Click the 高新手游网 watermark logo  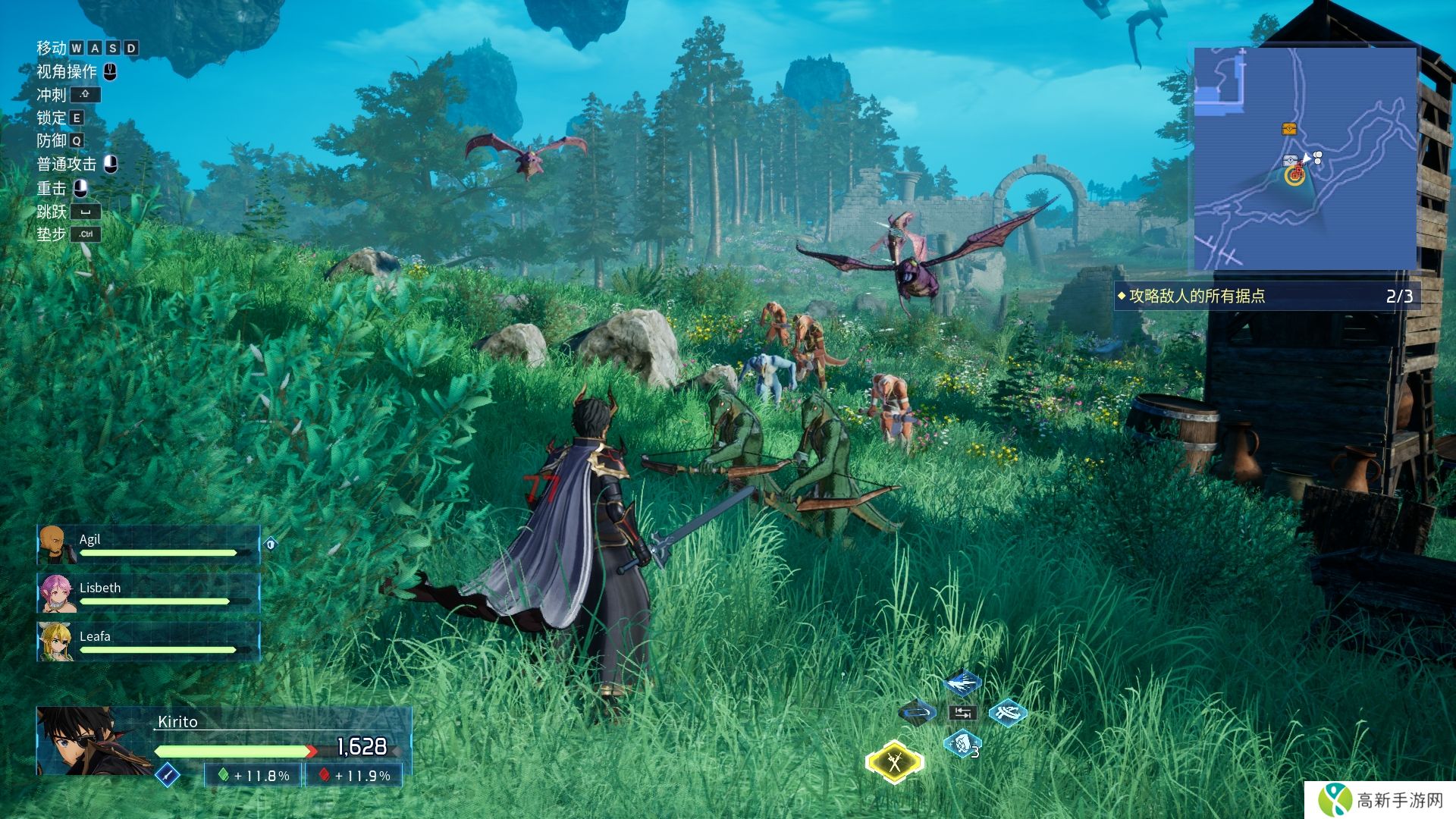(1382, 800)
